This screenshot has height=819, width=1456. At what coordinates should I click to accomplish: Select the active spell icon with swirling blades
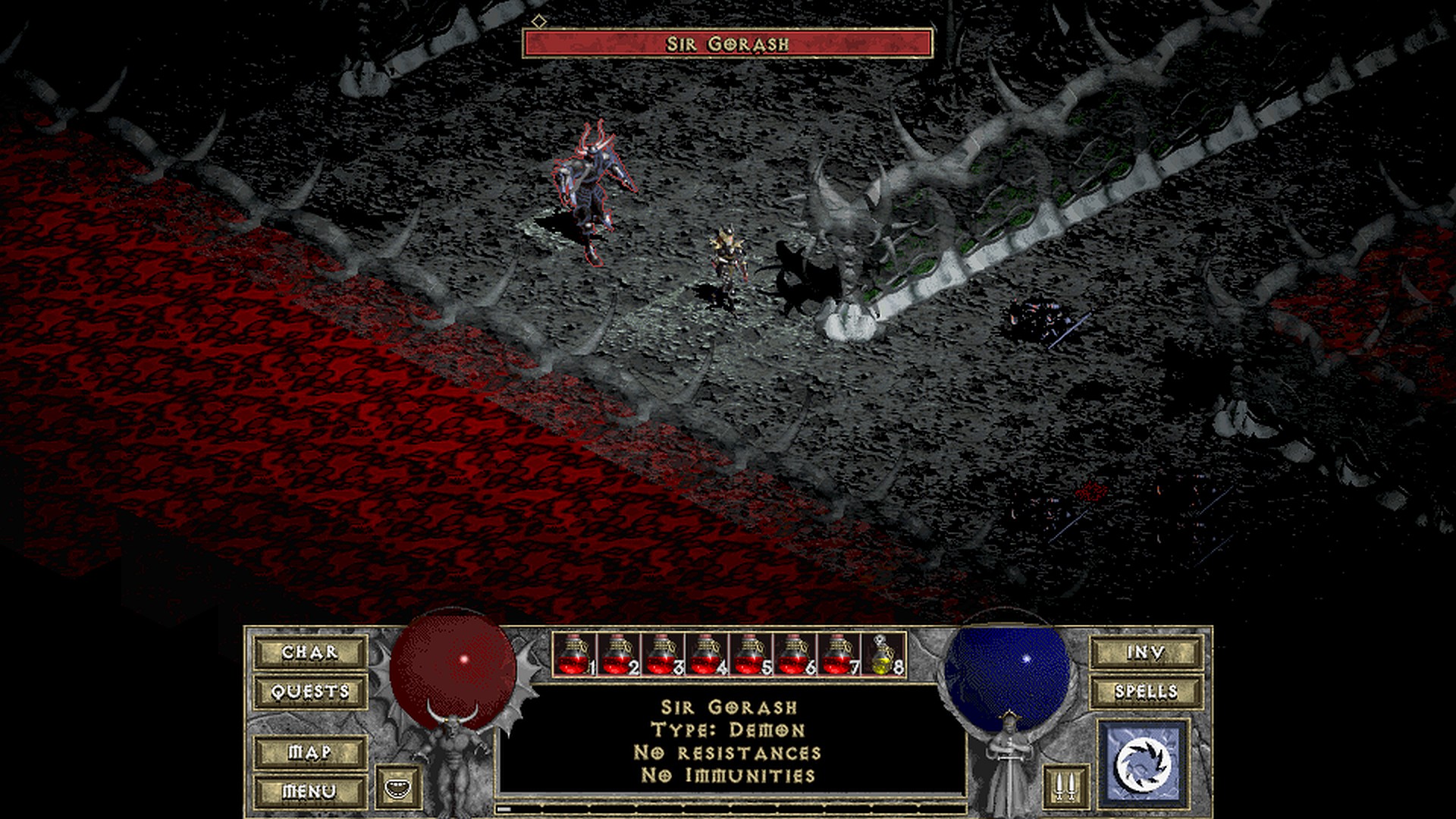click(x=1143, y=763)
